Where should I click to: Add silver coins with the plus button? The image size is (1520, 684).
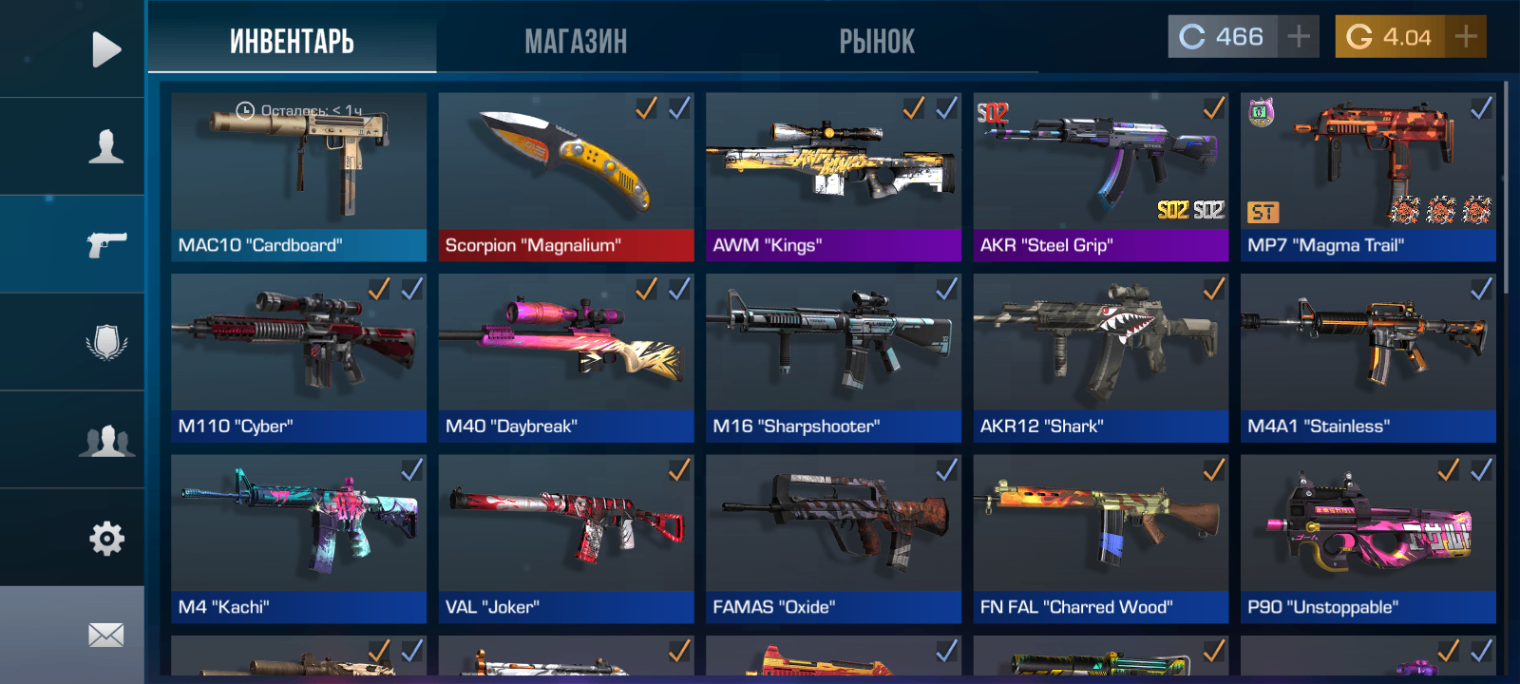coord(1298,37)
